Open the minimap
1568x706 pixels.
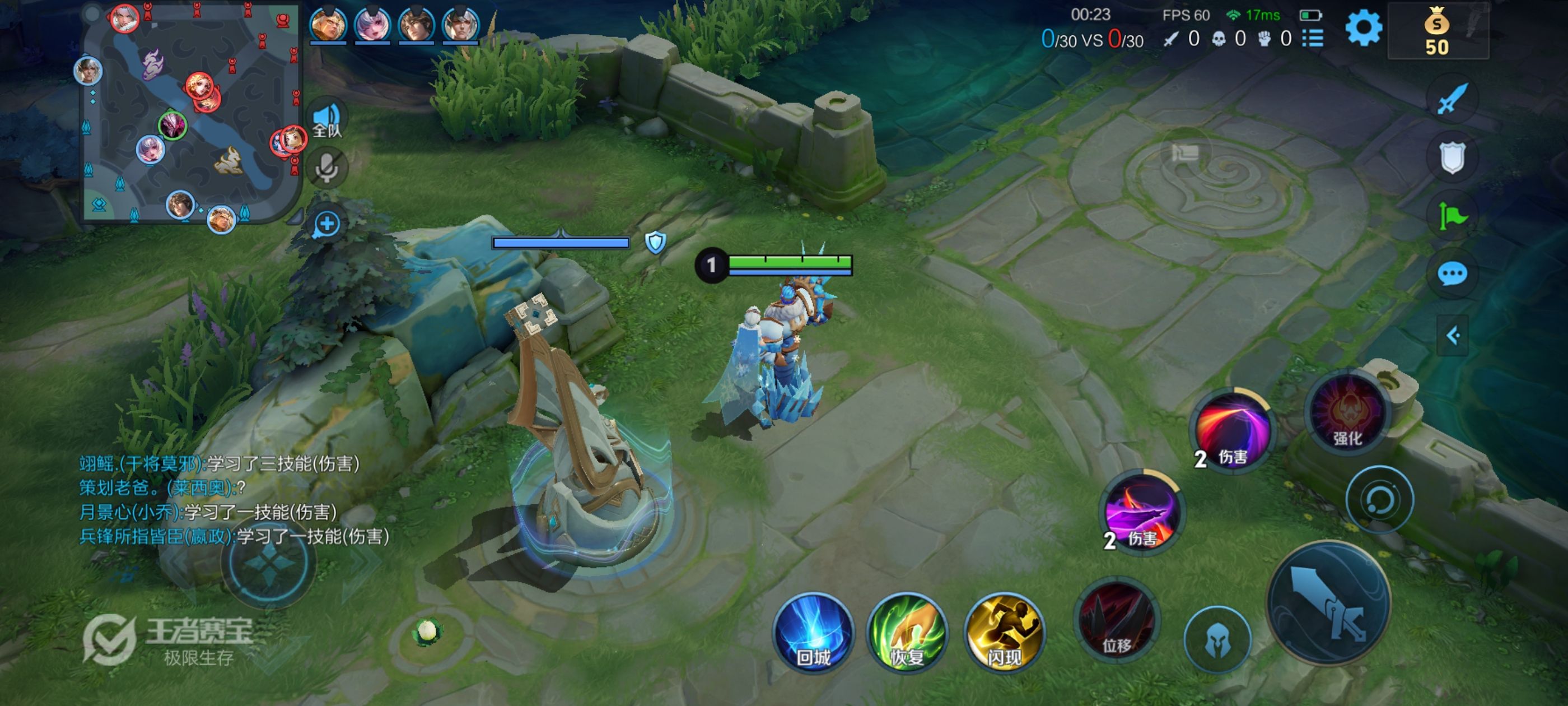tap(192, 113)
